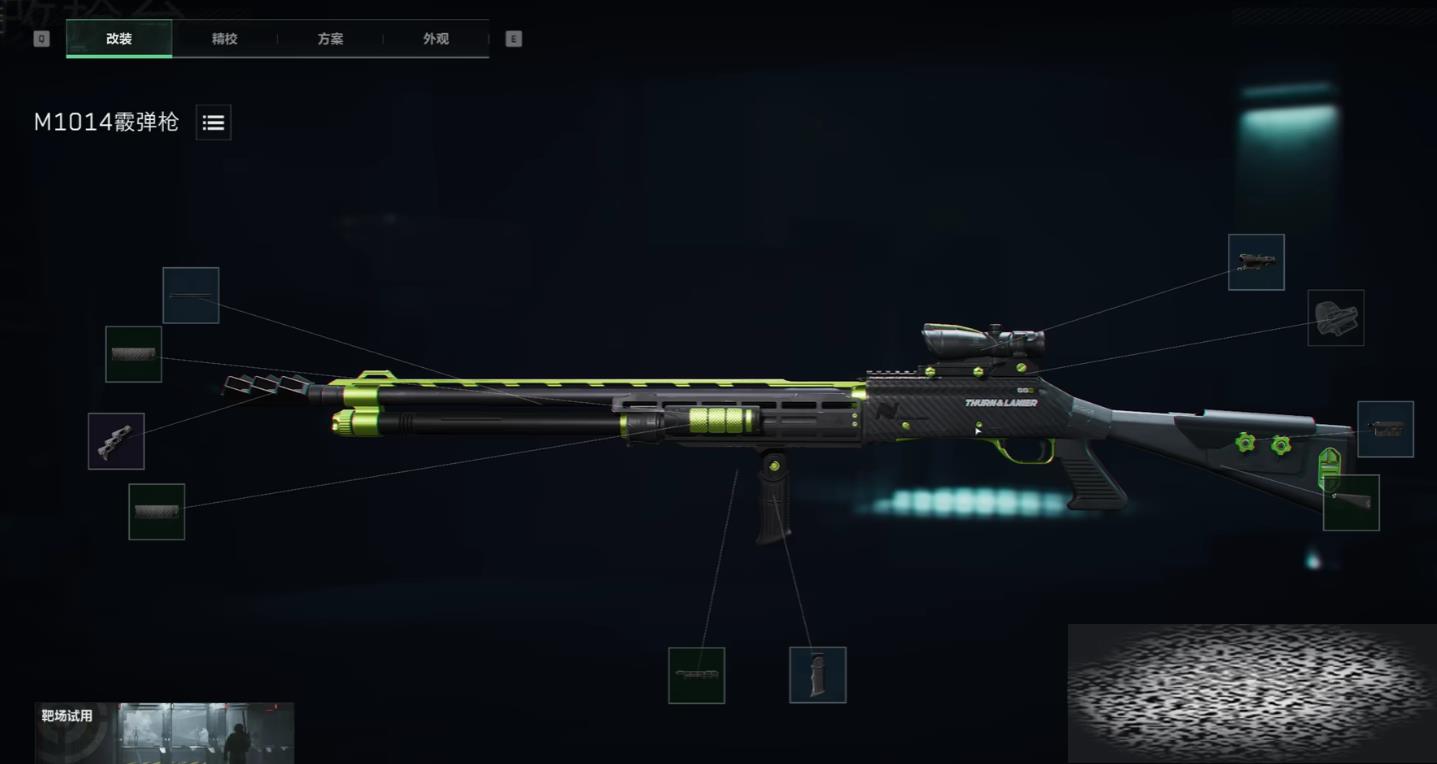Open the vertical foregrip attachment slot

point(817,675)
